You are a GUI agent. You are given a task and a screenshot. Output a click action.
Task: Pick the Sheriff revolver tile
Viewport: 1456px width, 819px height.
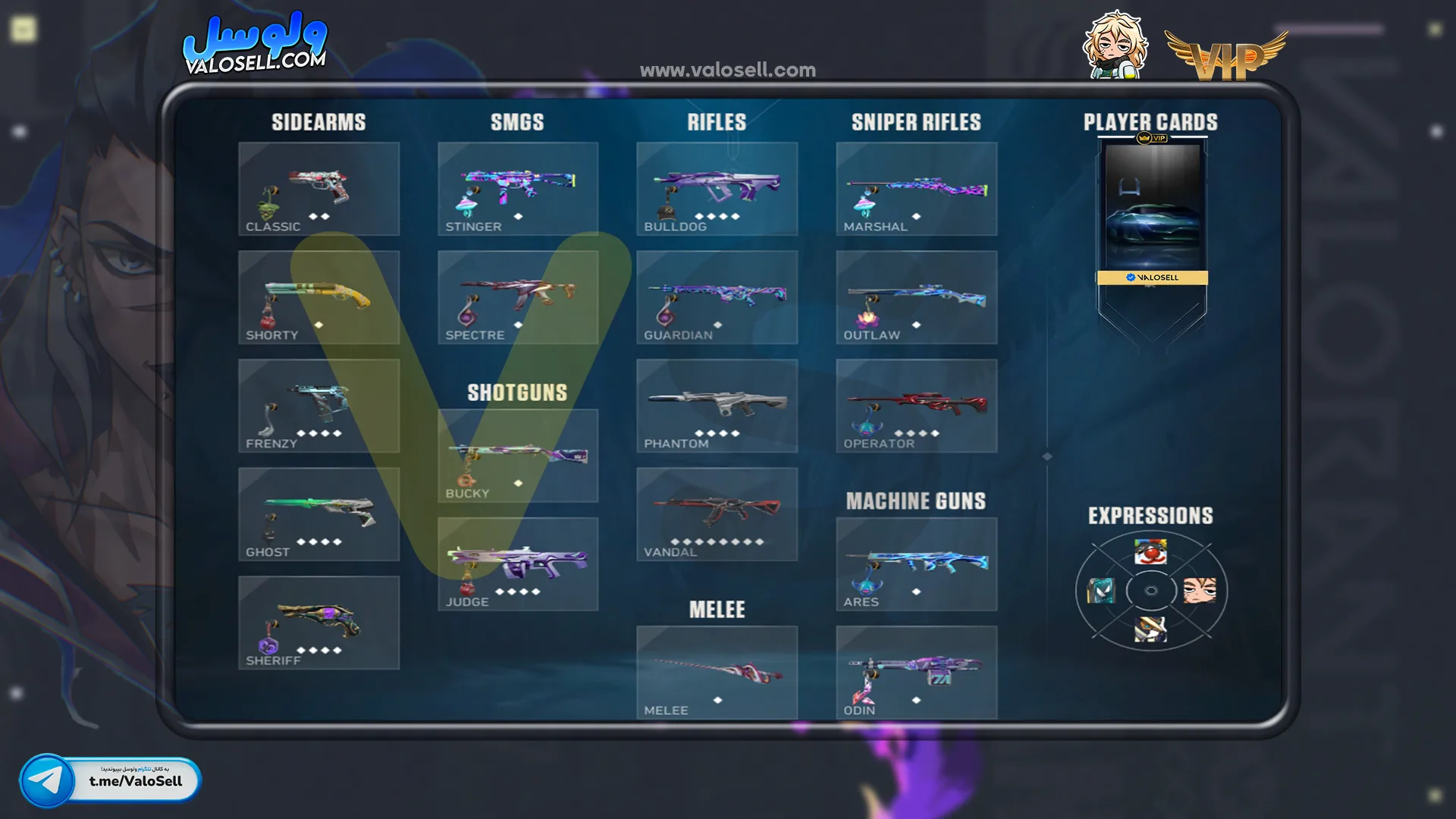[318, 623]
